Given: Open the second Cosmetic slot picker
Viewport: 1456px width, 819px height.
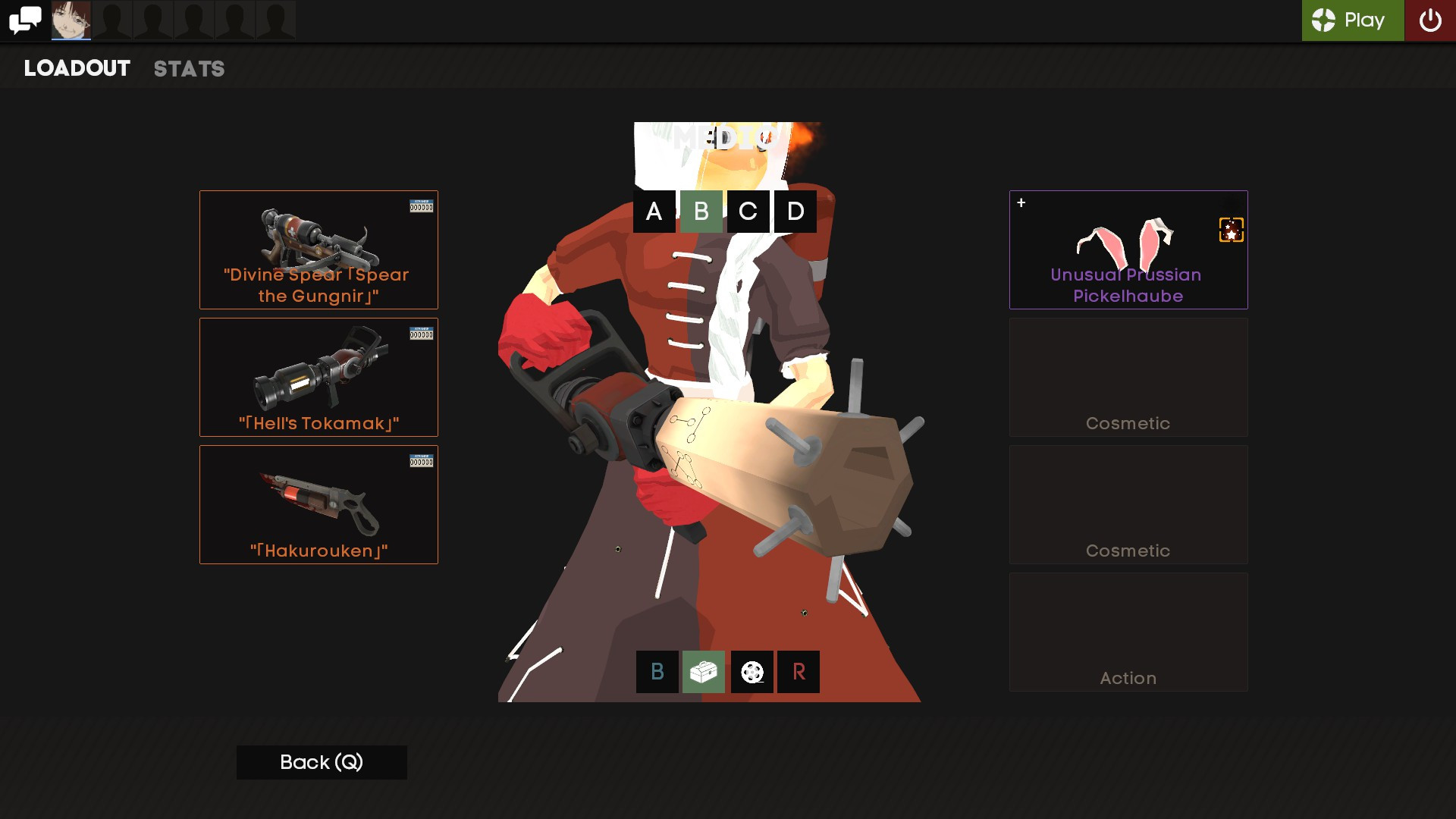Looking at the screenshot, I should coord(1128,504).
